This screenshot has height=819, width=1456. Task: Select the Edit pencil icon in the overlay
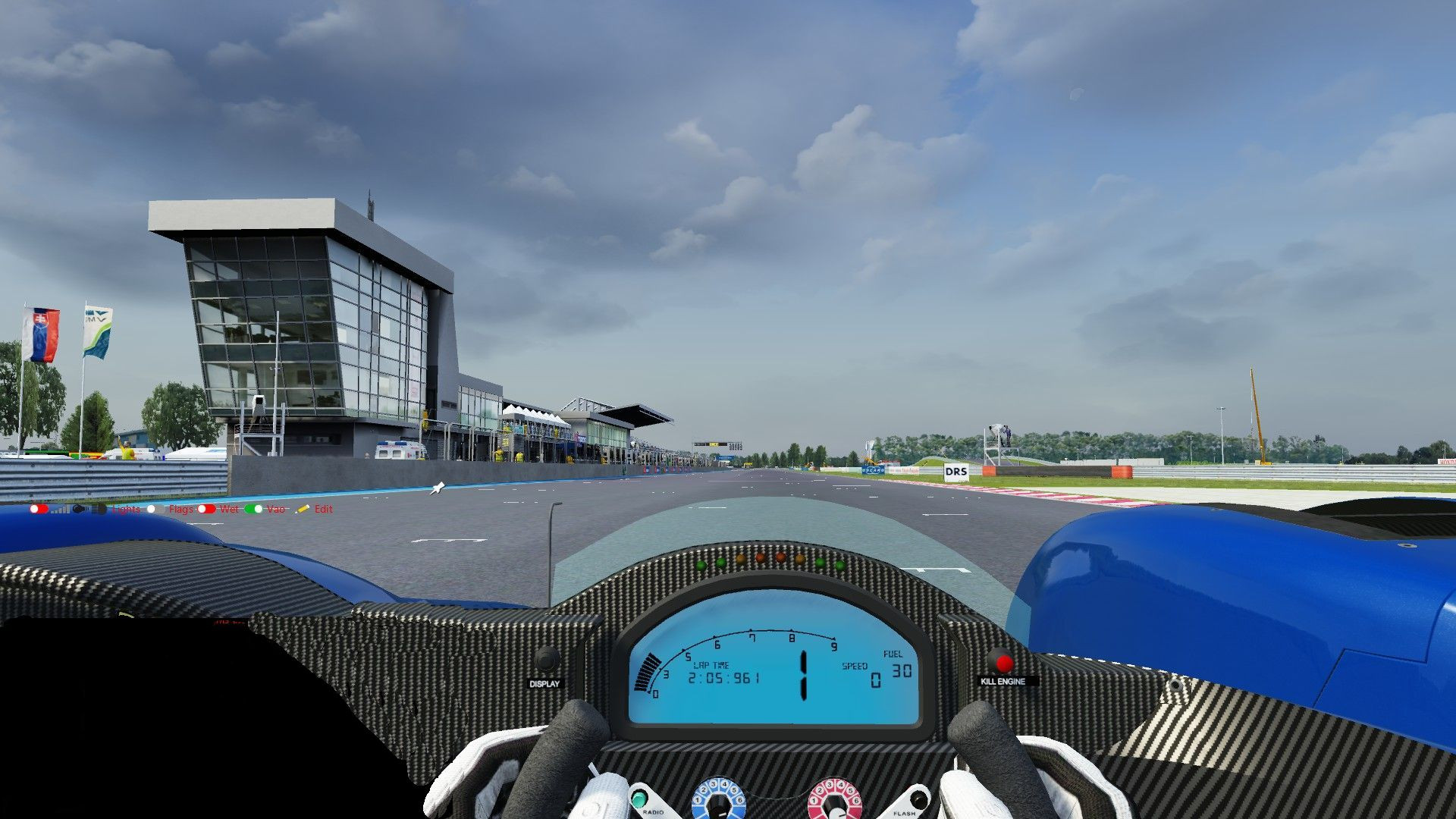click(302, 510)
